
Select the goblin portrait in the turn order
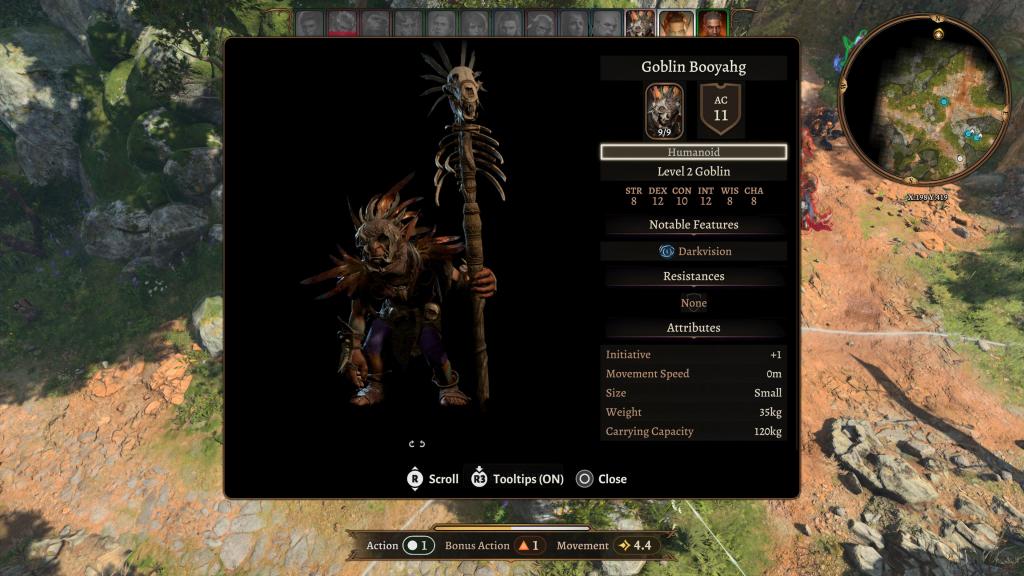640,23
